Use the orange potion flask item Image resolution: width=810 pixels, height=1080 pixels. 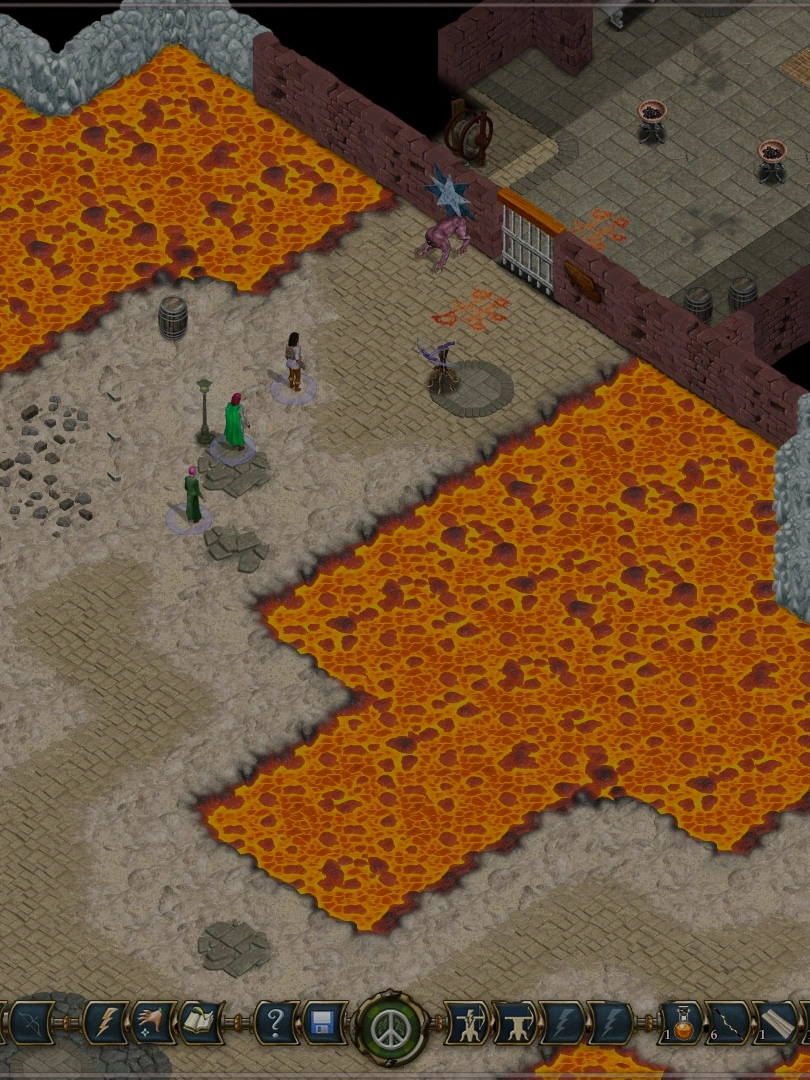coord(682,1024)
